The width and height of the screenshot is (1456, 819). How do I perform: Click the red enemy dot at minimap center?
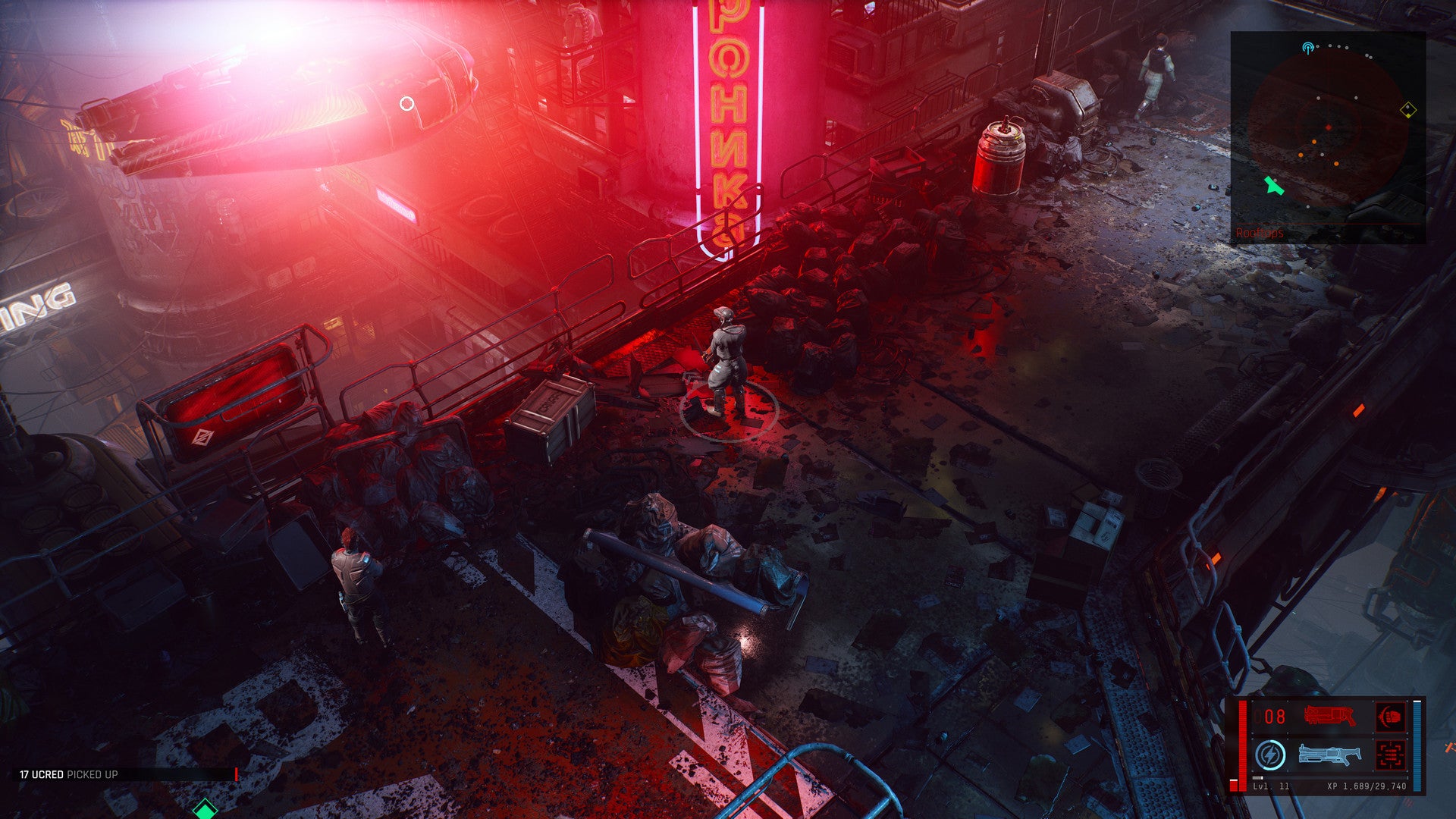1329,127
